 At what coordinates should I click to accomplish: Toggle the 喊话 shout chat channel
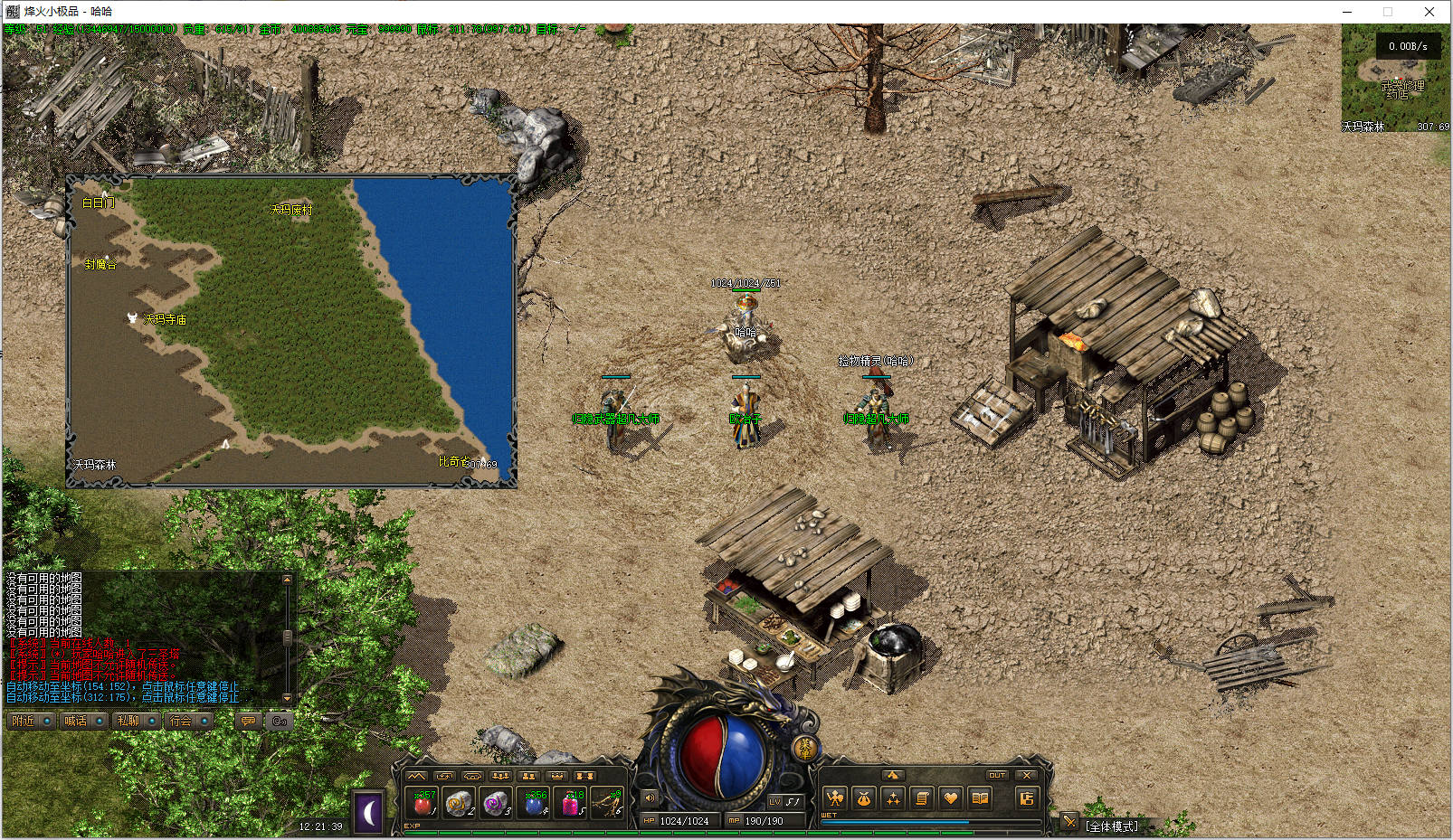click(83, 721)
